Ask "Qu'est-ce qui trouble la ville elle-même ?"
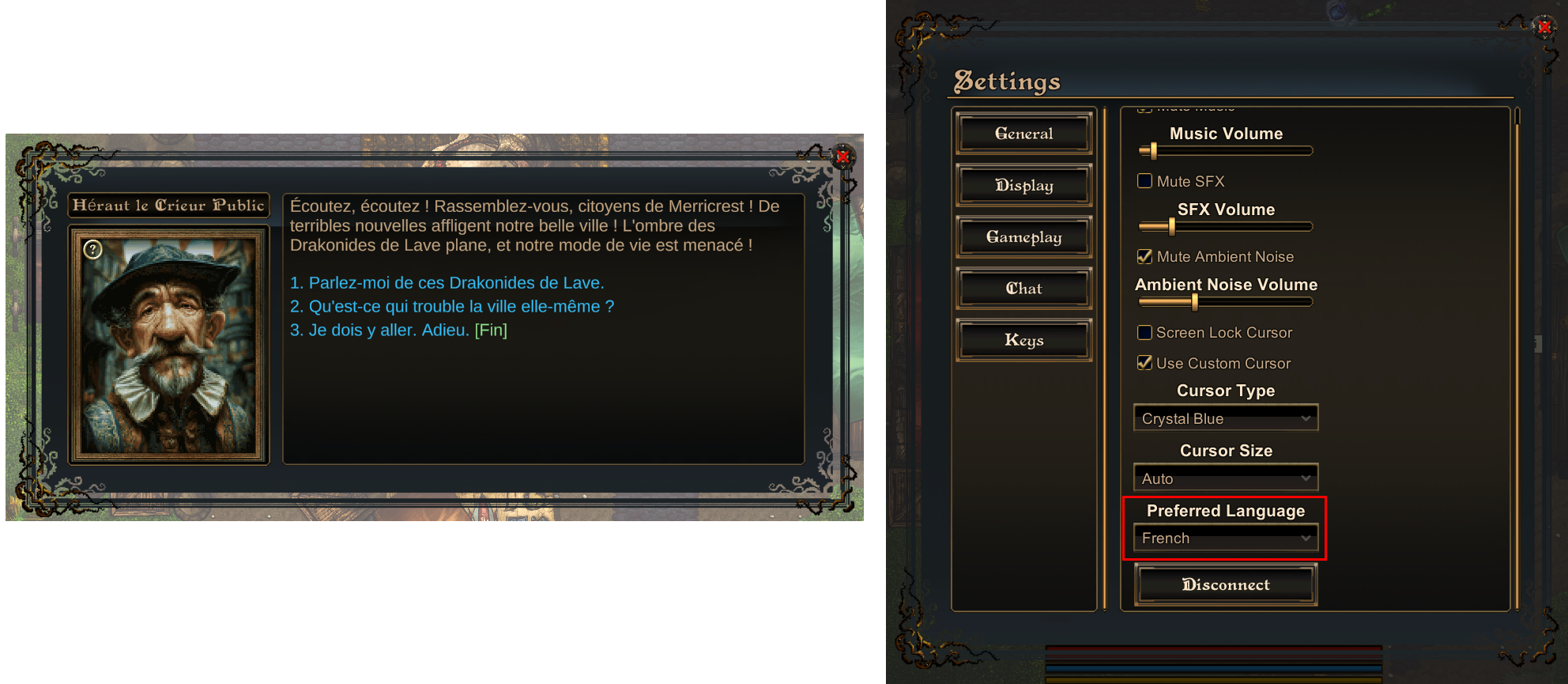 point(451,307)
